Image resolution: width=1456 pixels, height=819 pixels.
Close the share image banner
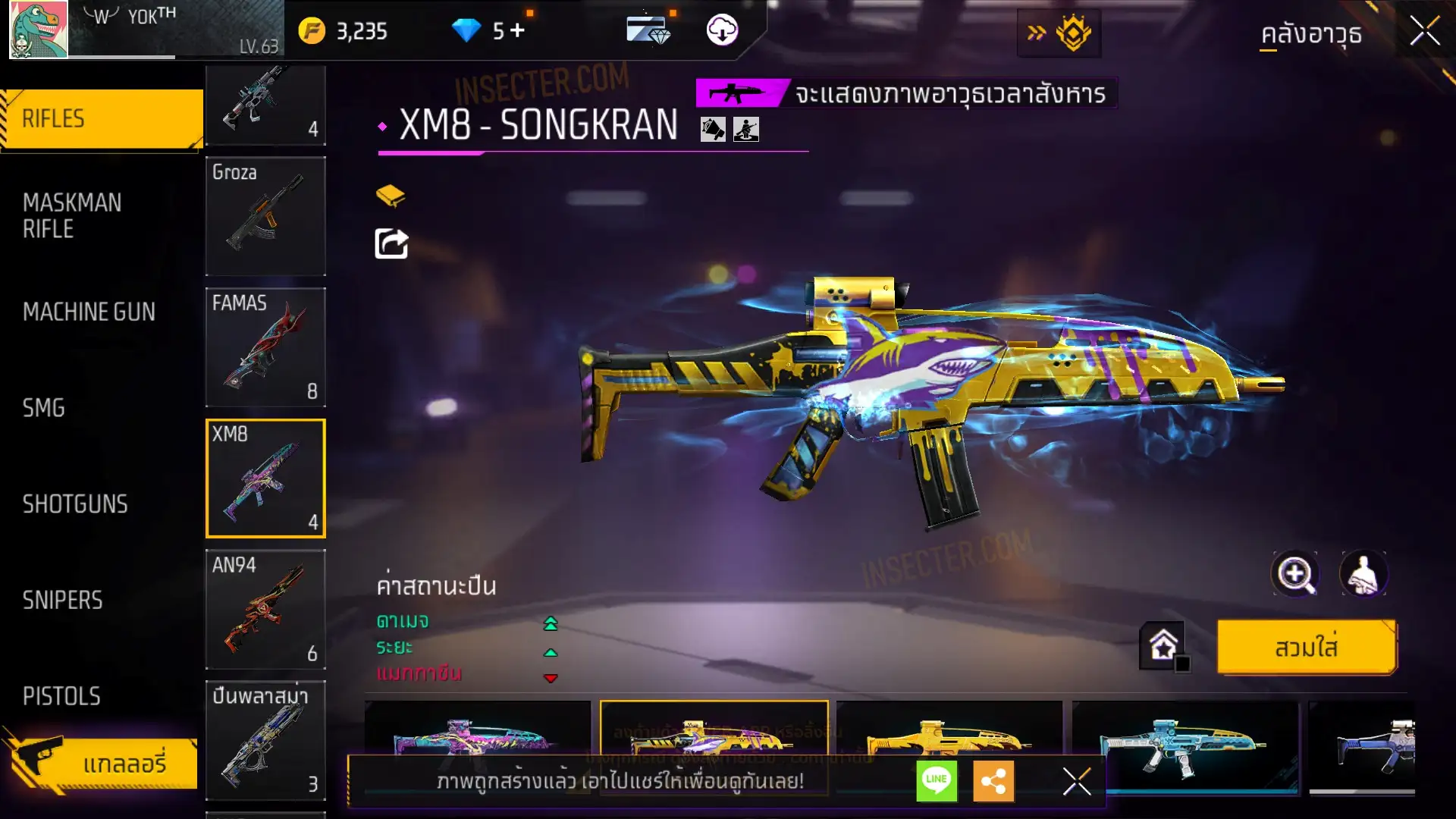[x=1076, y=781]
